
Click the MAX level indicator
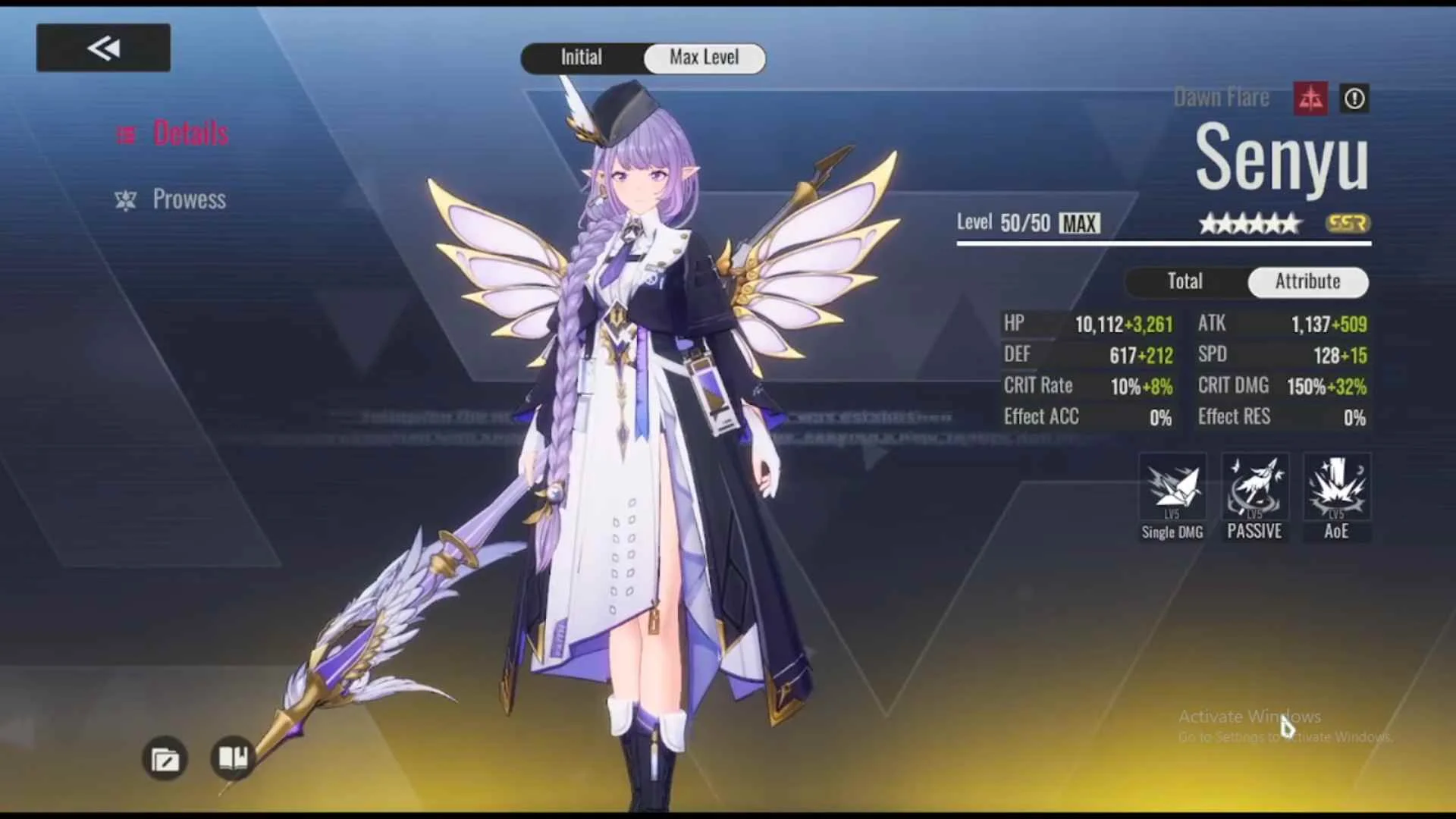pos(1078,223)
